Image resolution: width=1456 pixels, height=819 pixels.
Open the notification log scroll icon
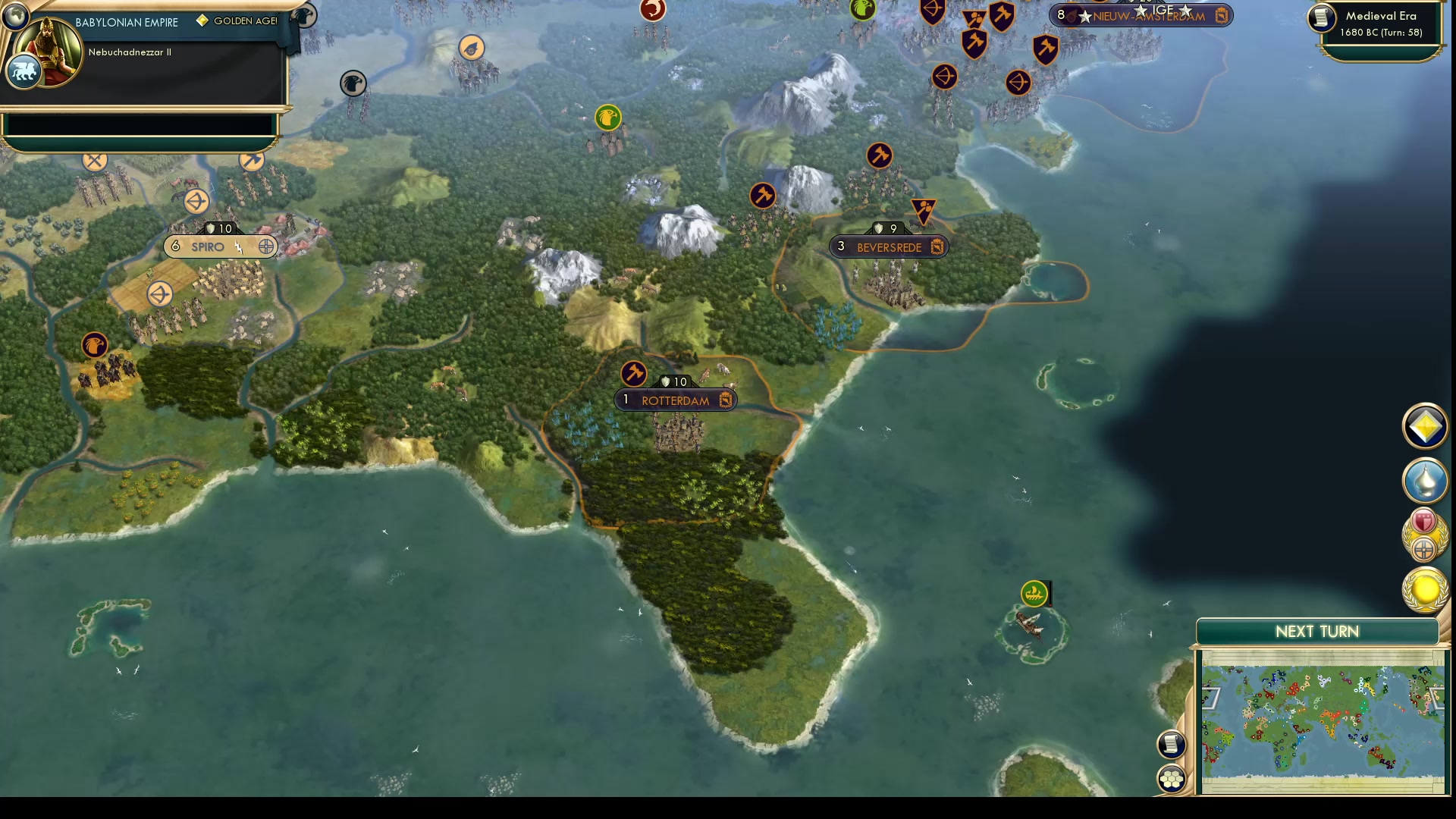coord(1172,745)
